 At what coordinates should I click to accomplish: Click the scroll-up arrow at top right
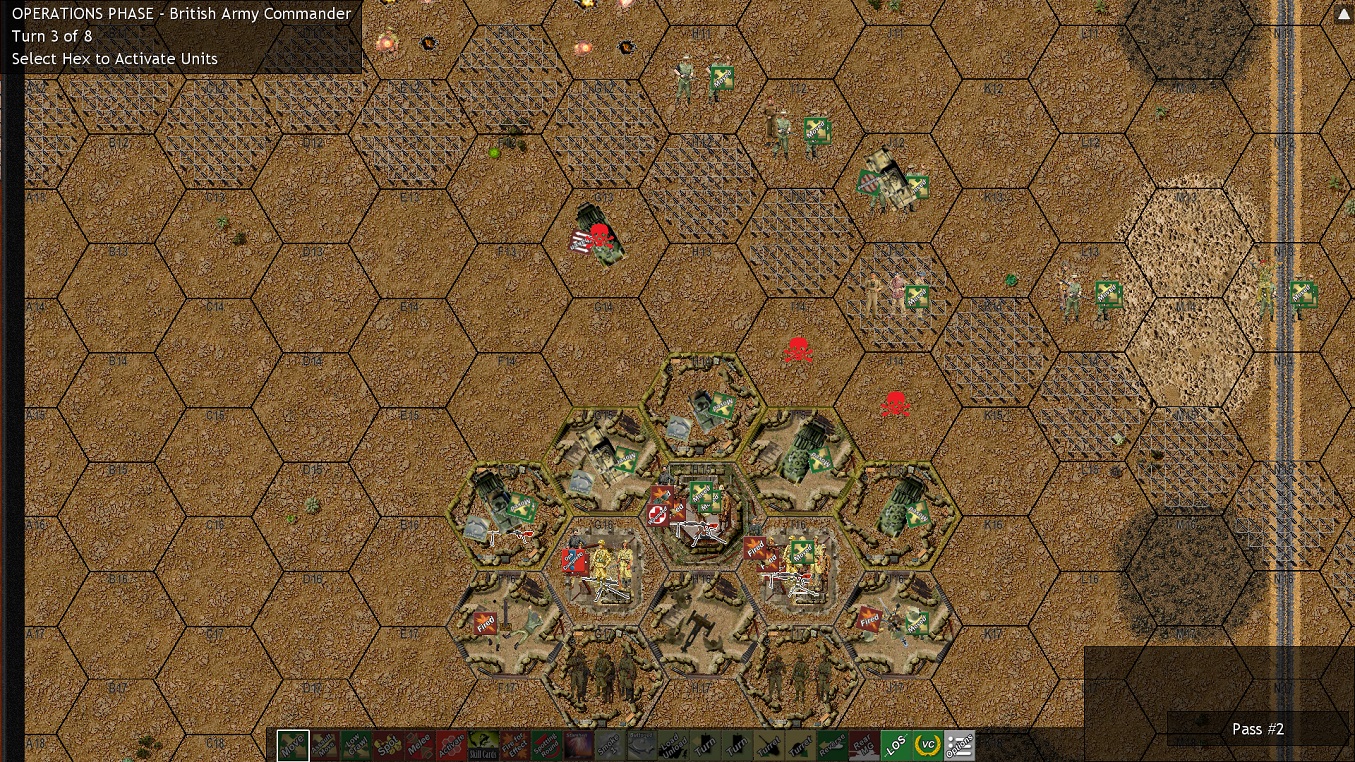click(x=1343, y=13)
